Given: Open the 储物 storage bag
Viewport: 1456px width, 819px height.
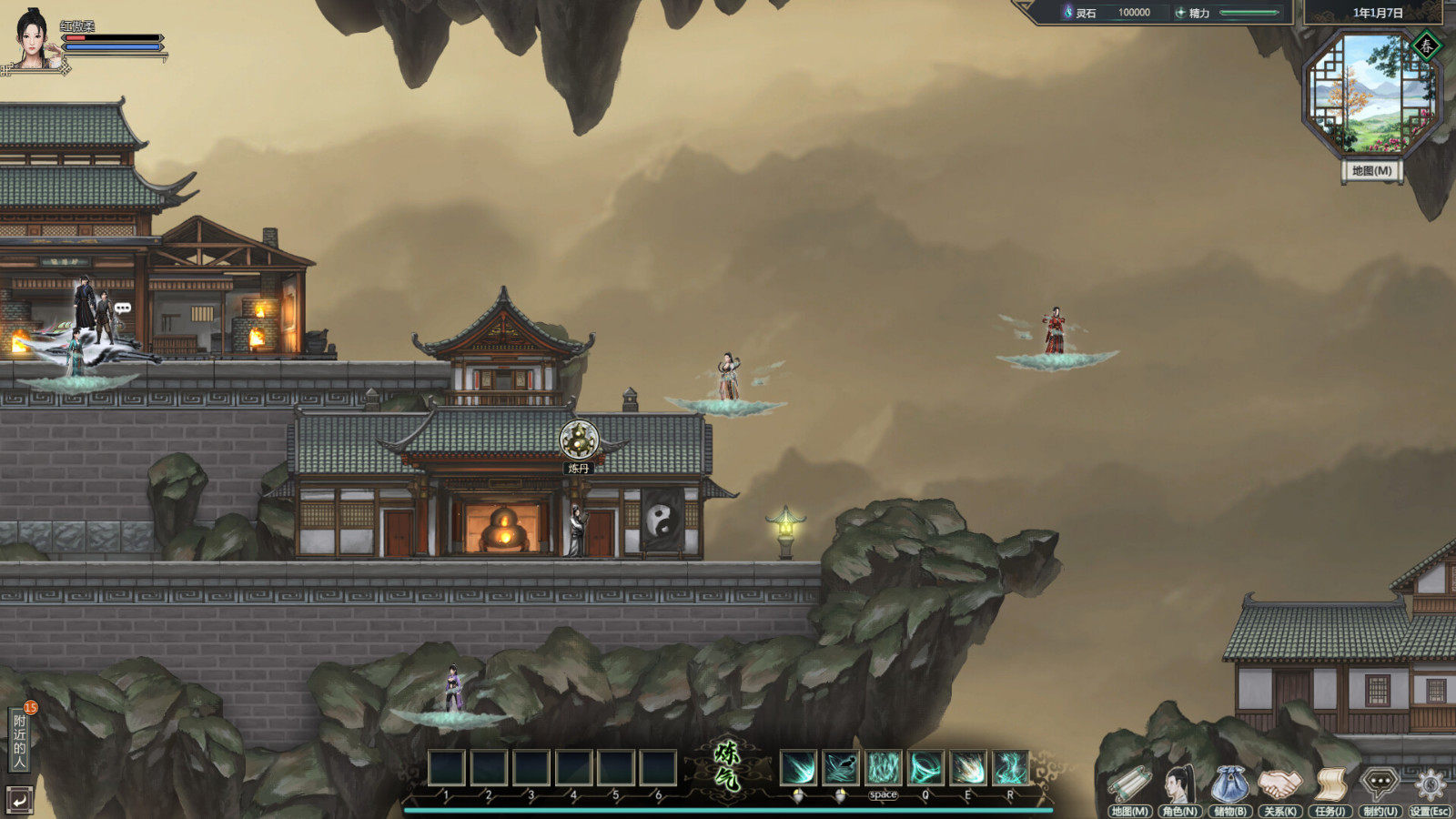Looking at the screenshot, I should 1229,786.
